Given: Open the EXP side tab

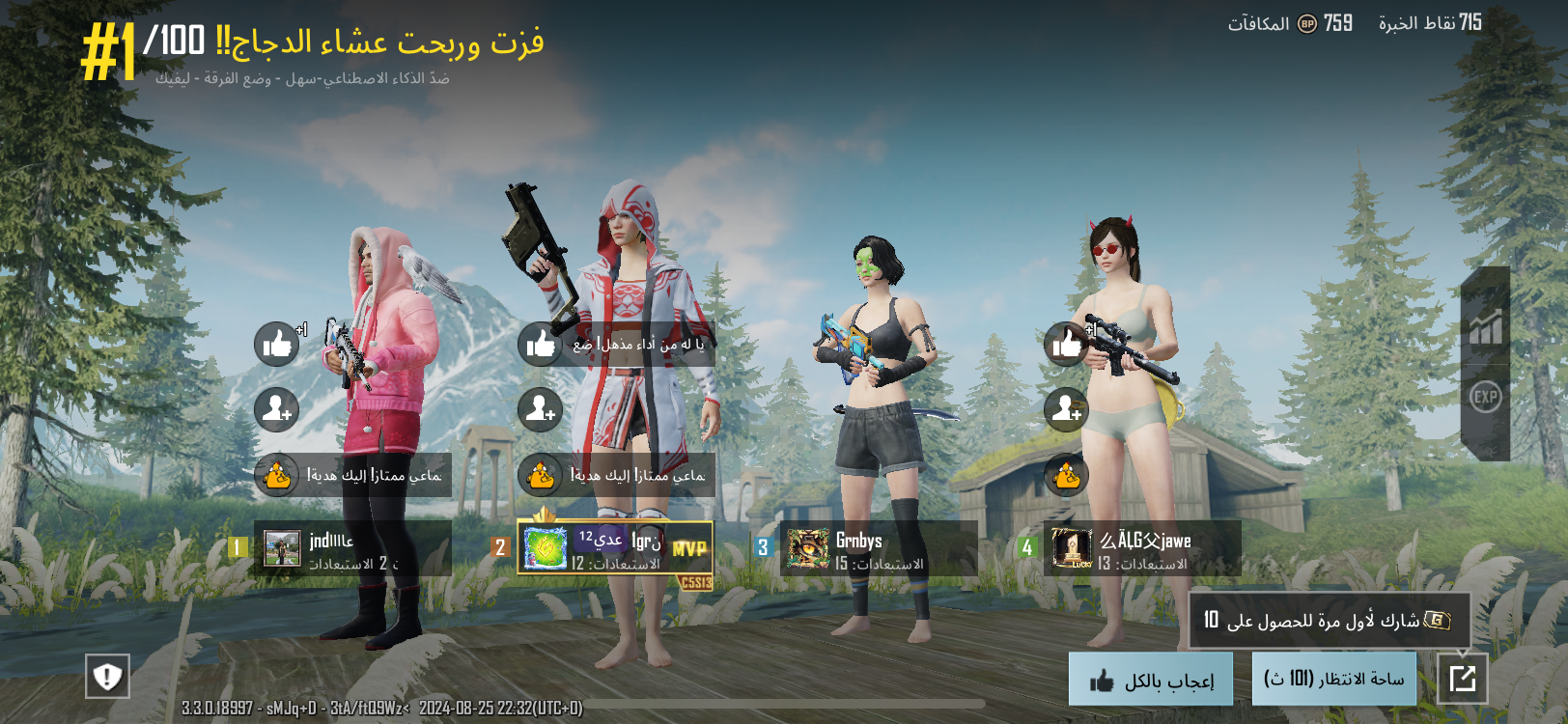Looking at the screenshot, I should click(x=1485, y=397).
